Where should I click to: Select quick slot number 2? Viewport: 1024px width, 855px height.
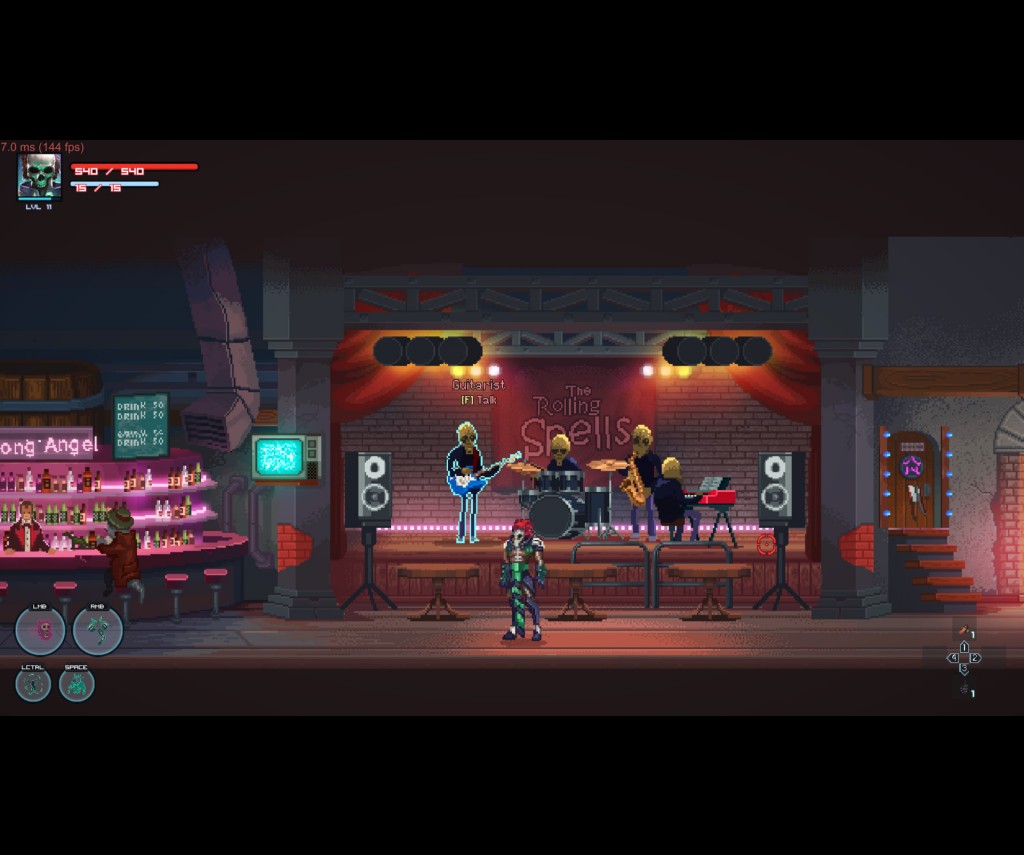click(x=975, y=658)
